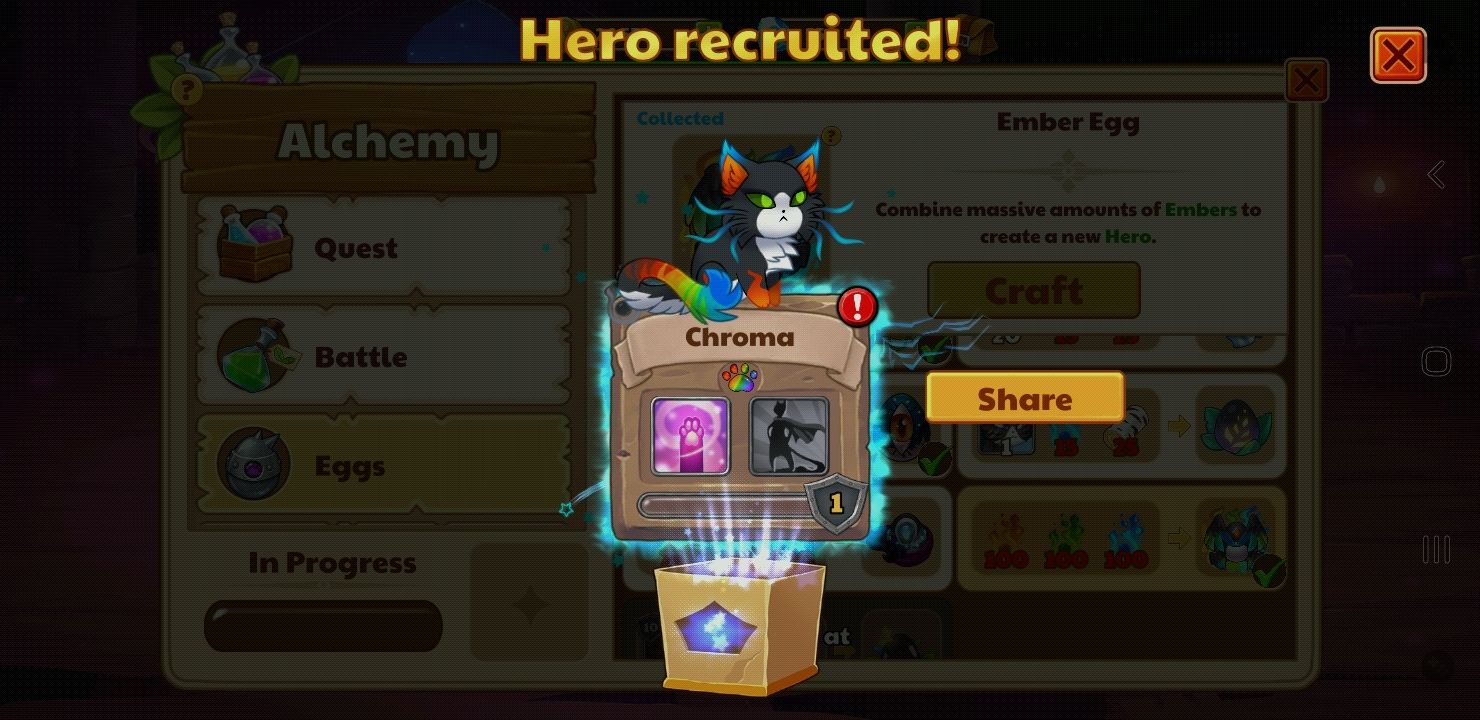Click the red exclamation alert on Chroma card

tap(855, 307)
